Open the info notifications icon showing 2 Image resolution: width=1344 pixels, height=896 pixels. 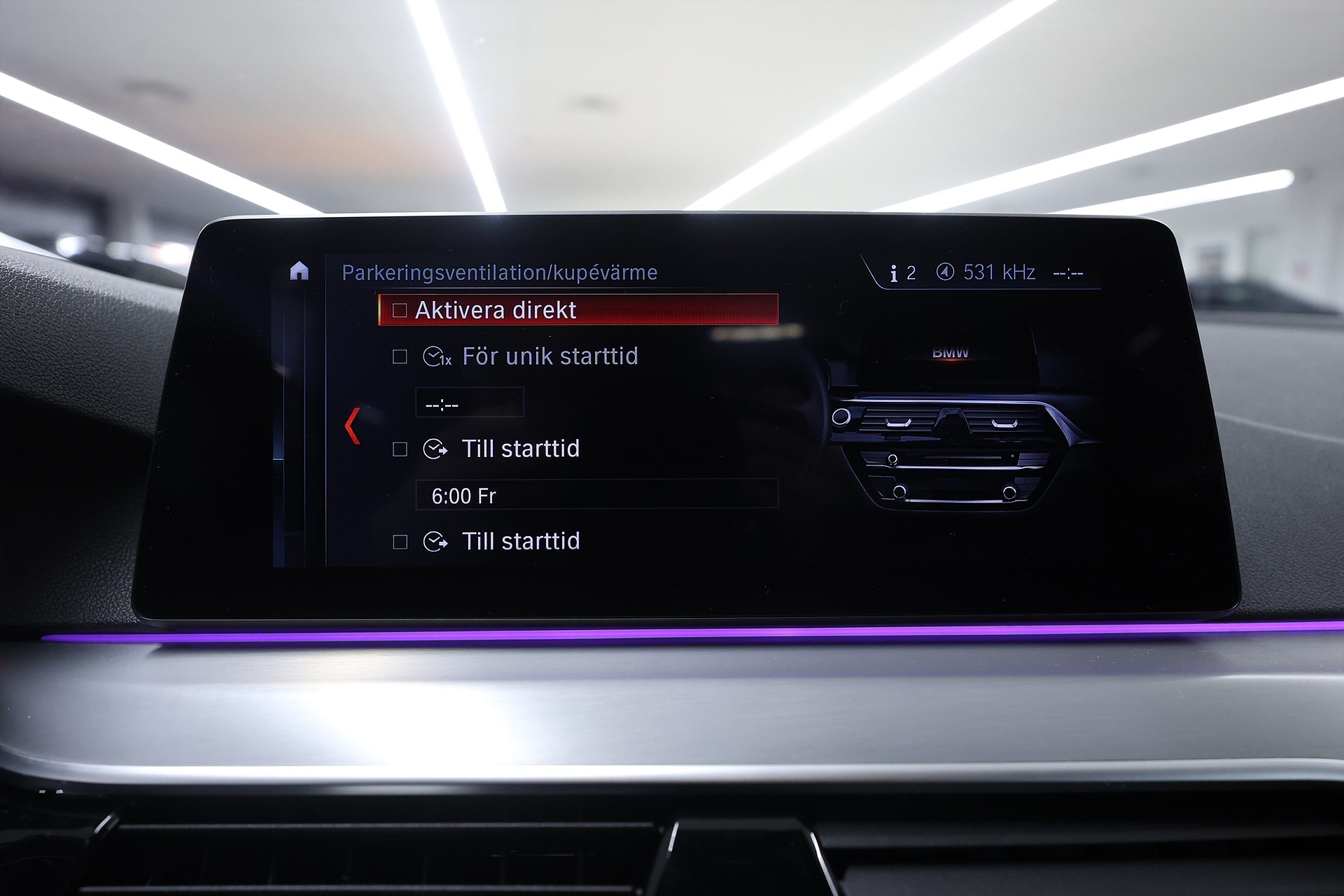[x=902, y=273]
